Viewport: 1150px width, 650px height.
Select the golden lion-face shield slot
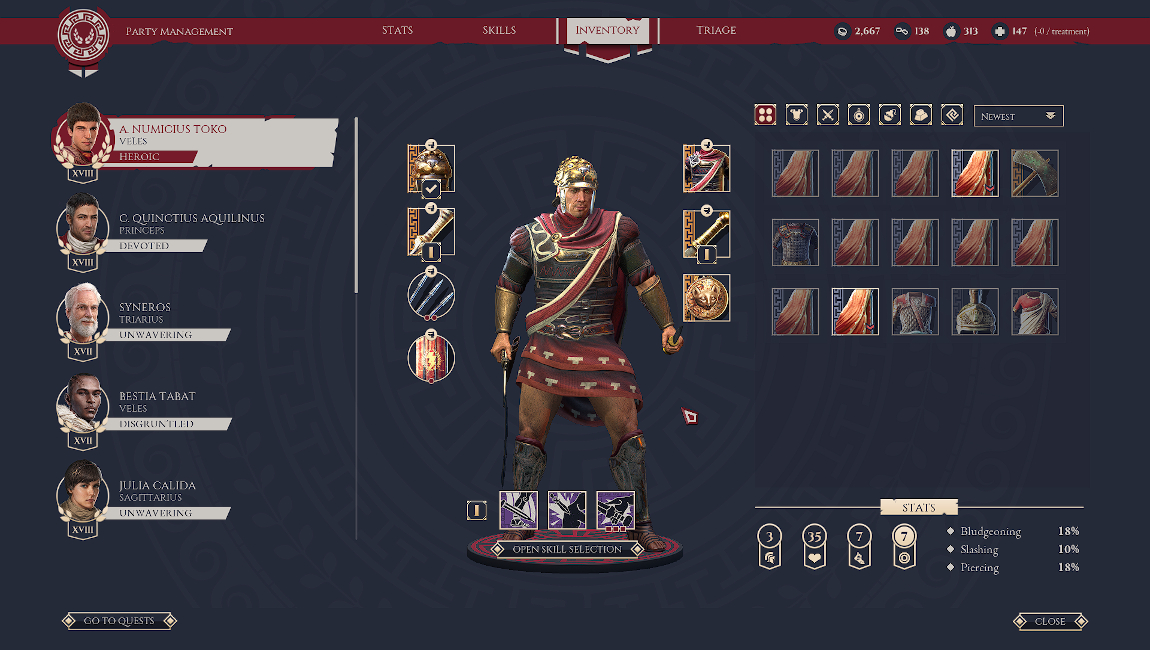click(706, 297)
